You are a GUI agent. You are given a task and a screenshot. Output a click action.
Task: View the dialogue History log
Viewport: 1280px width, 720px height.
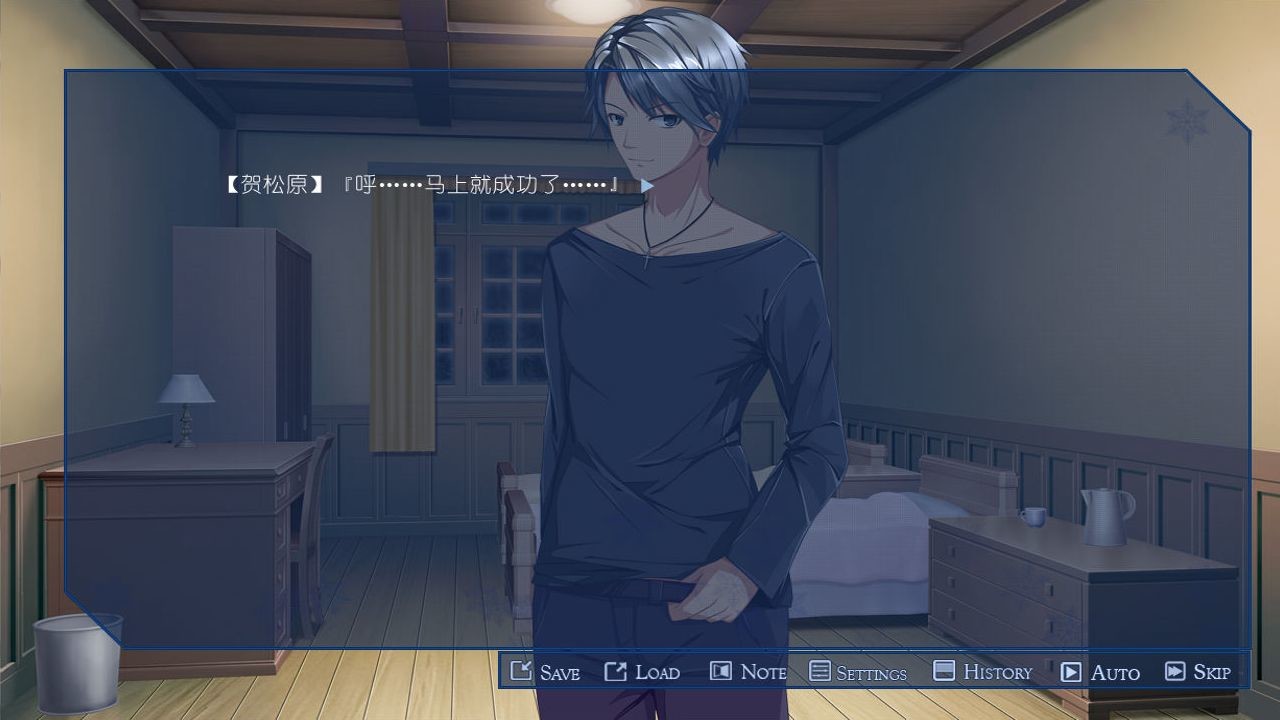click(982, 672)
